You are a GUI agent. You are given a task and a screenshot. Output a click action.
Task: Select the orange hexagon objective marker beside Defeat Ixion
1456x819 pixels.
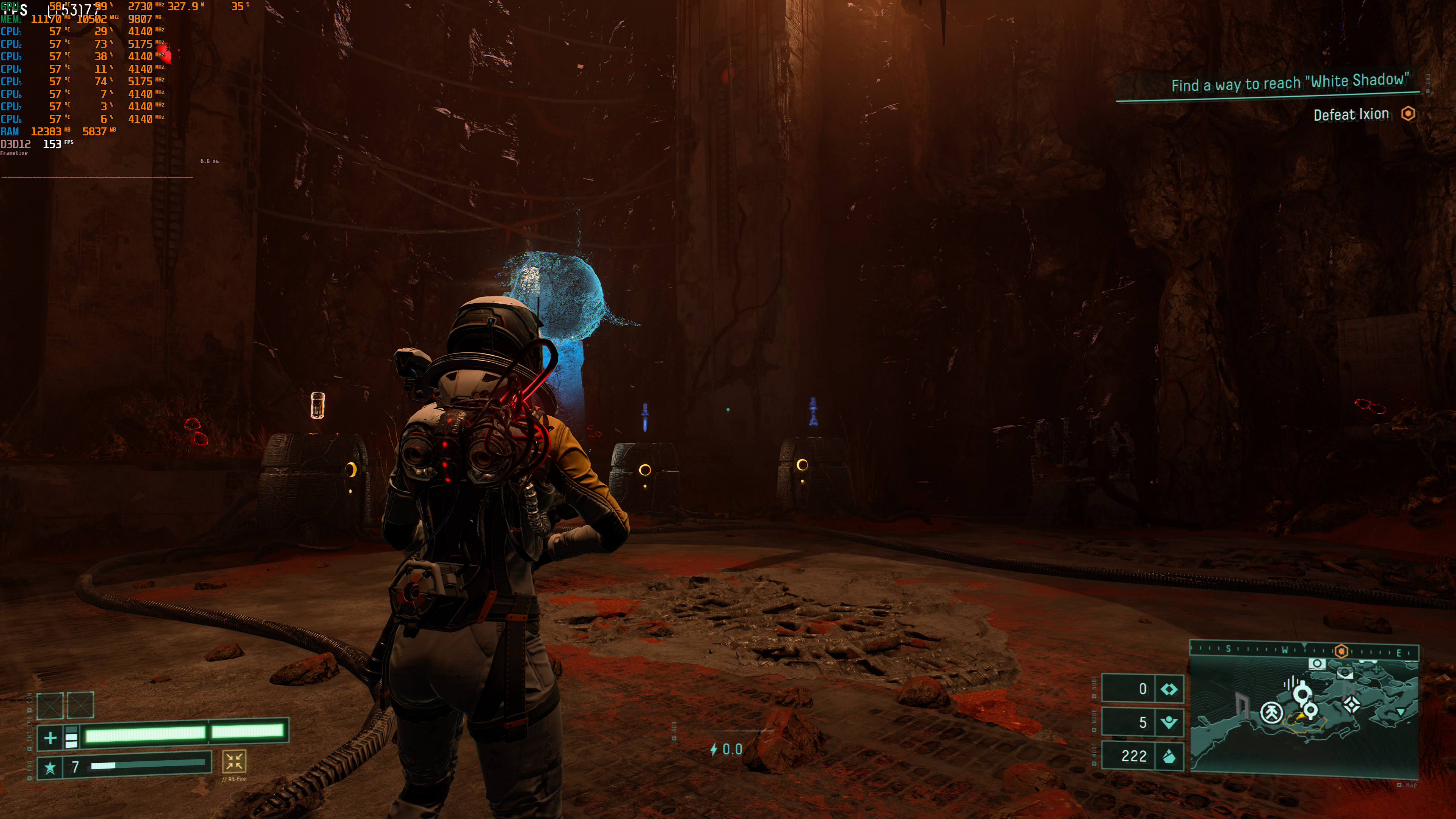coord(1408,114)
